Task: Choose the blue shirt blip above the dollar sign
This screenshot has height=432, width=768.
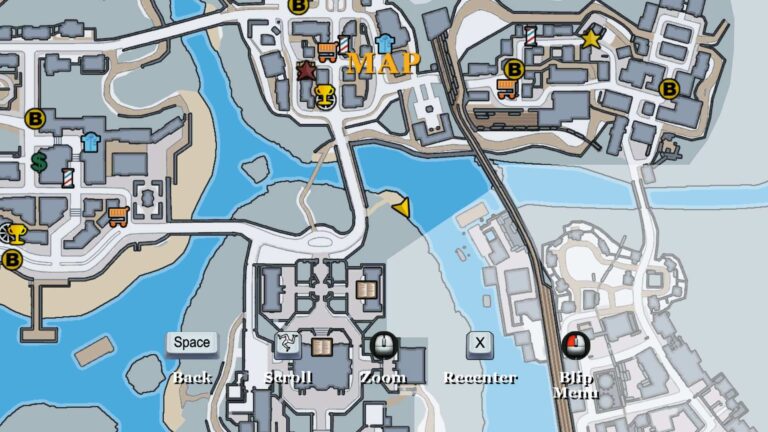Action: click(91, 141)
